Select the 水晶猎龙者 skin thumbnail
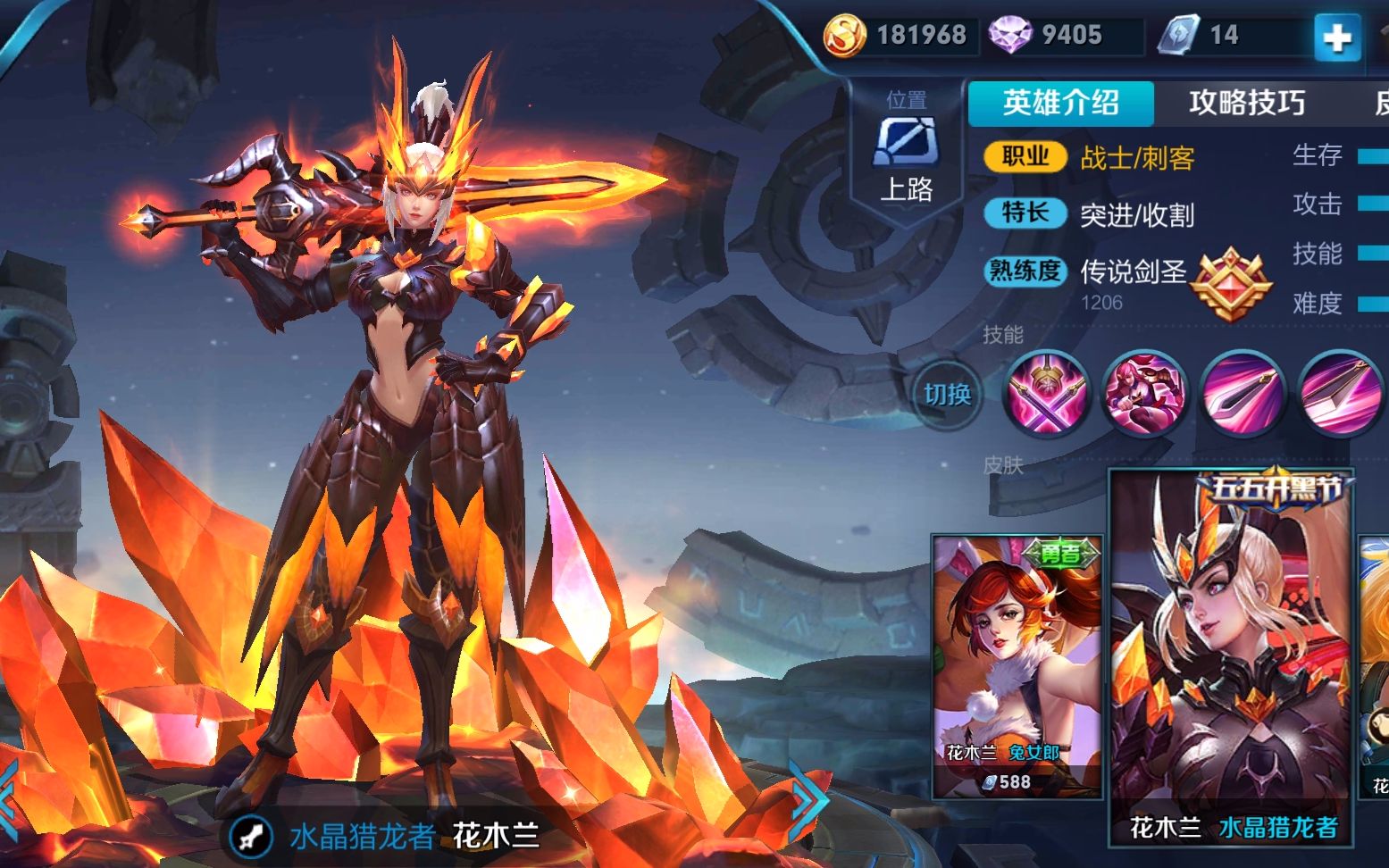Screen dimensions: 1389x868 tap(1231, 652)
